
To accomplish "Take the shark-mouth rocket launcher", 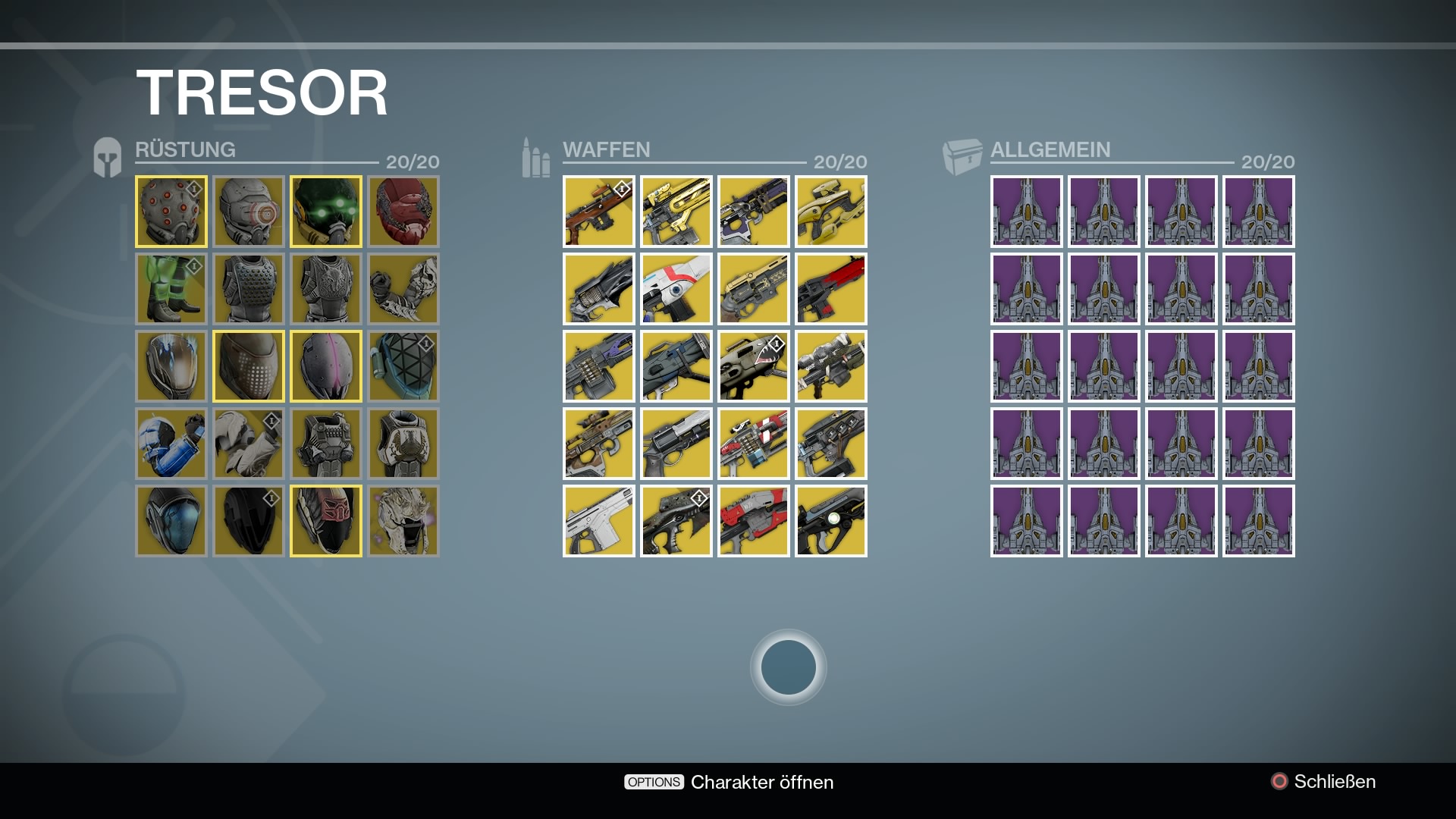I will tap(754, 366).
